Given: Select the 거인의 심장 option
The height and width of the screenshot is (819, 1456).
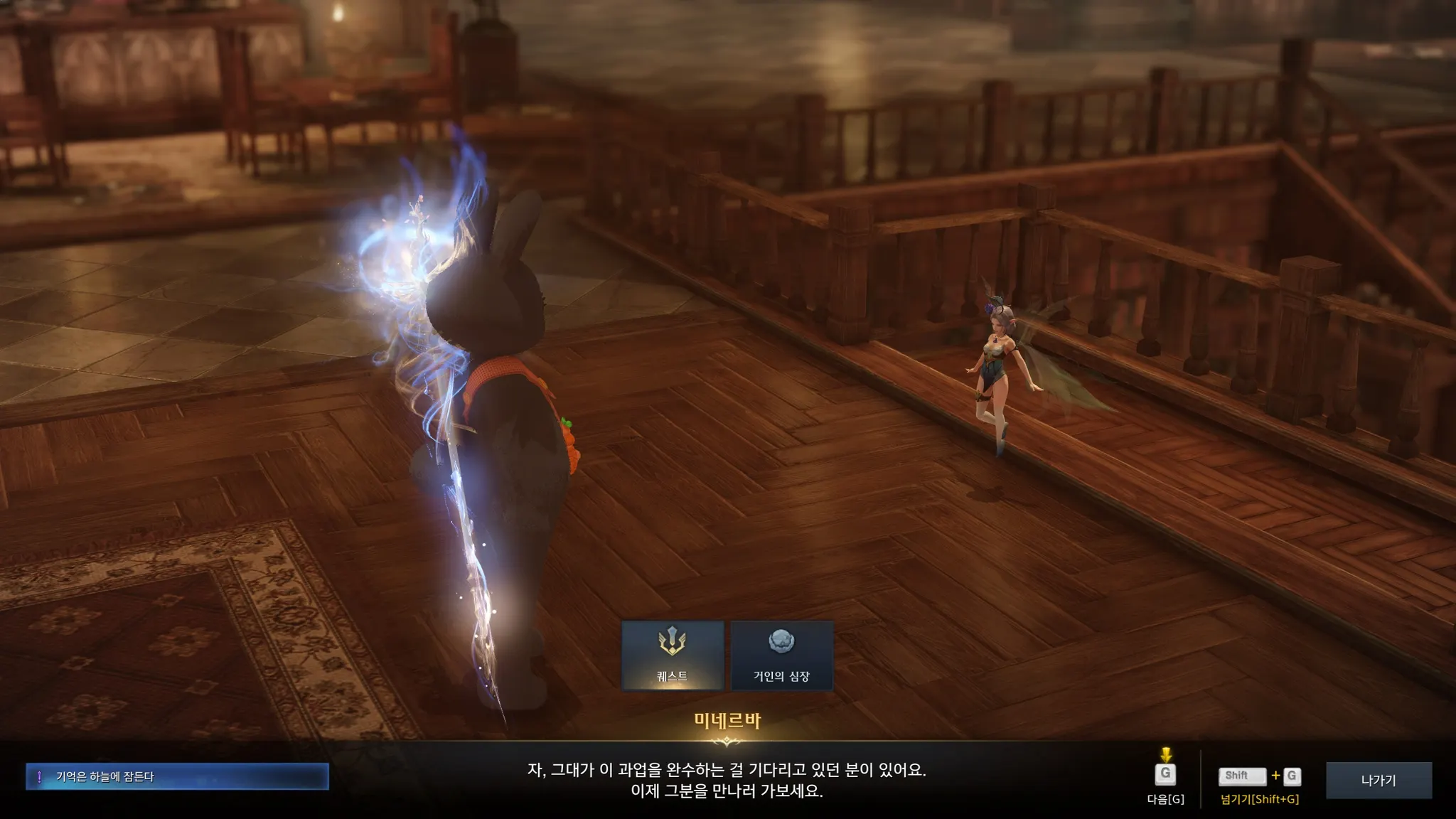Looking at the screenshot, I should (781, 655).
